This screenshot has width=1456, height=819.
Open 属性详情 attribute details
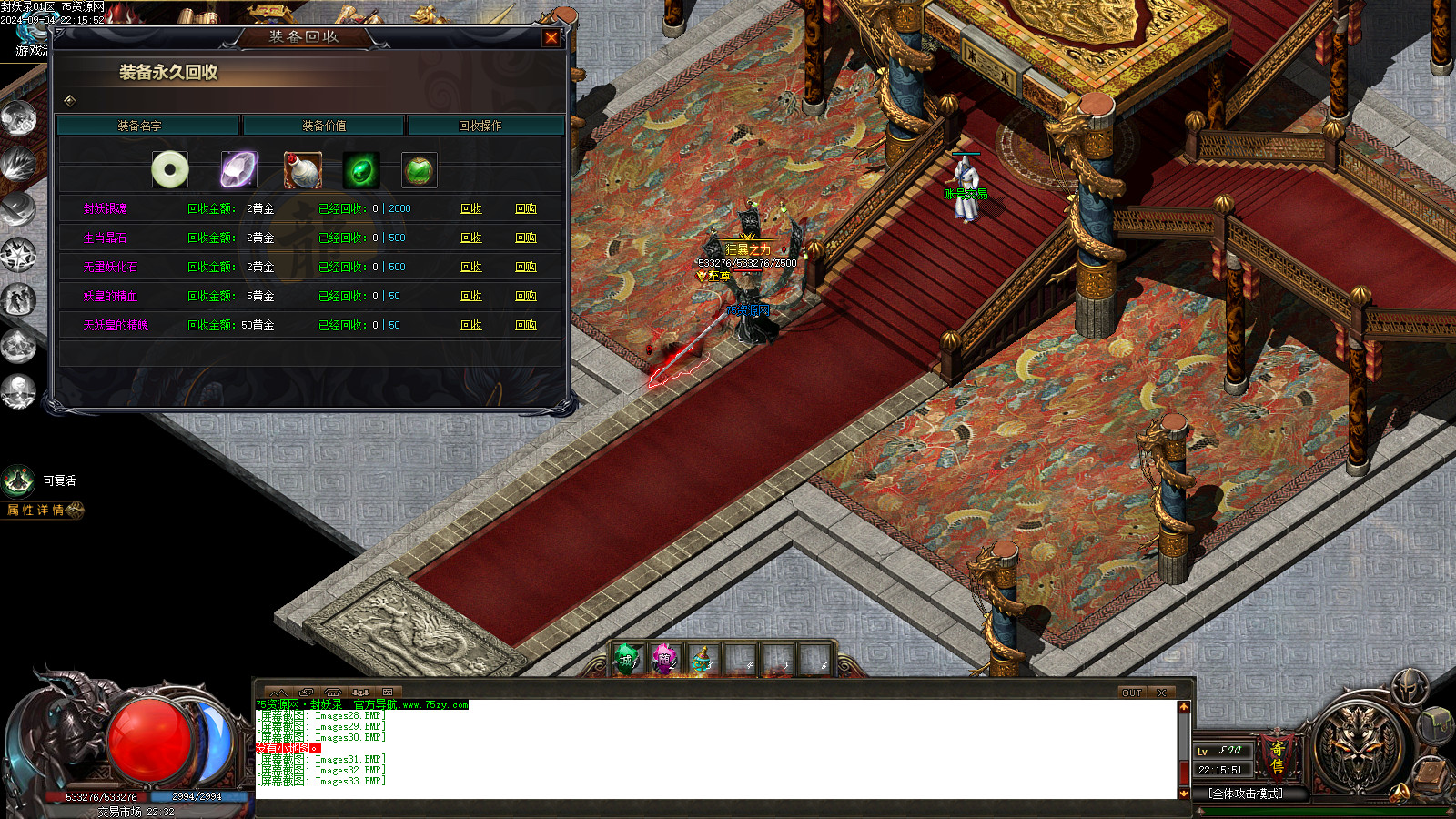tap(41, 511)
